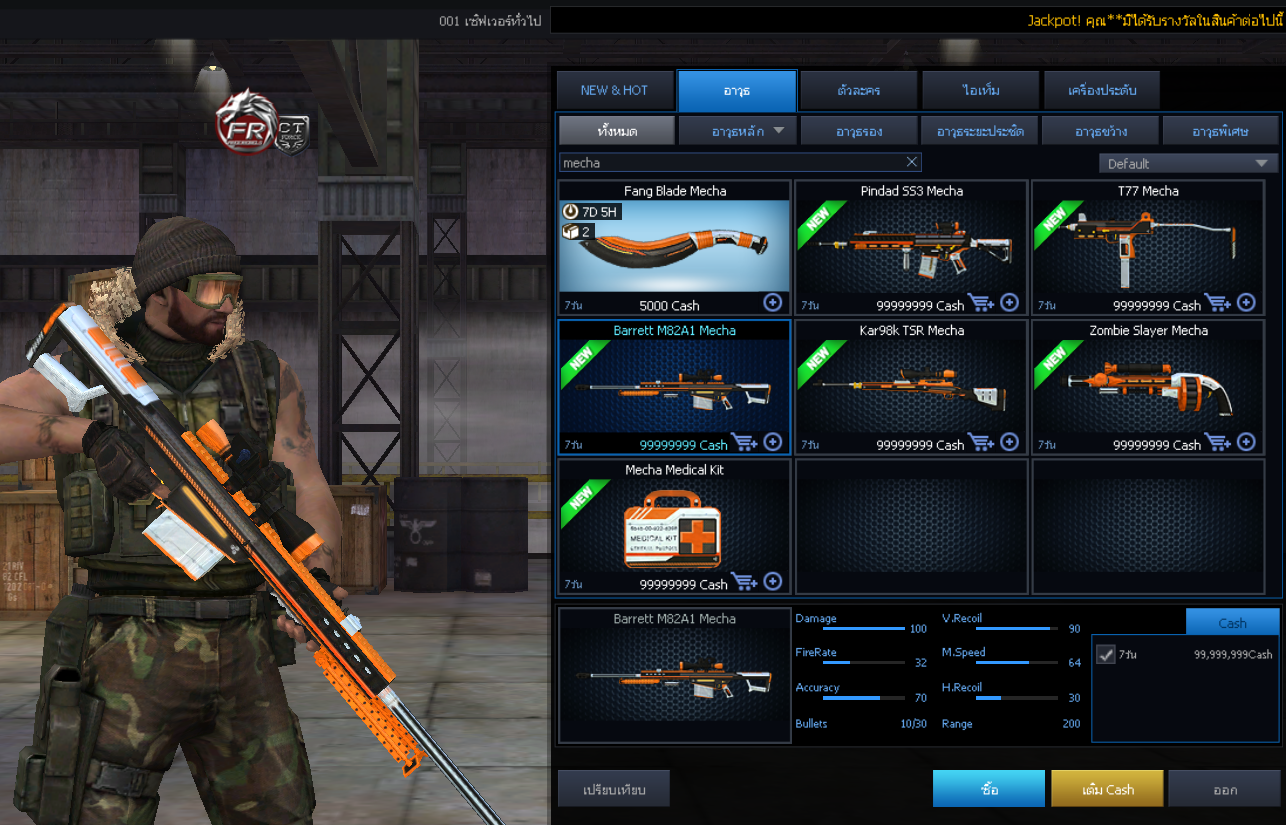The width and height of the screenshot is (1286, 825).
Task: Exit the shop with ออก button
Action: [x=1225, y=788]
